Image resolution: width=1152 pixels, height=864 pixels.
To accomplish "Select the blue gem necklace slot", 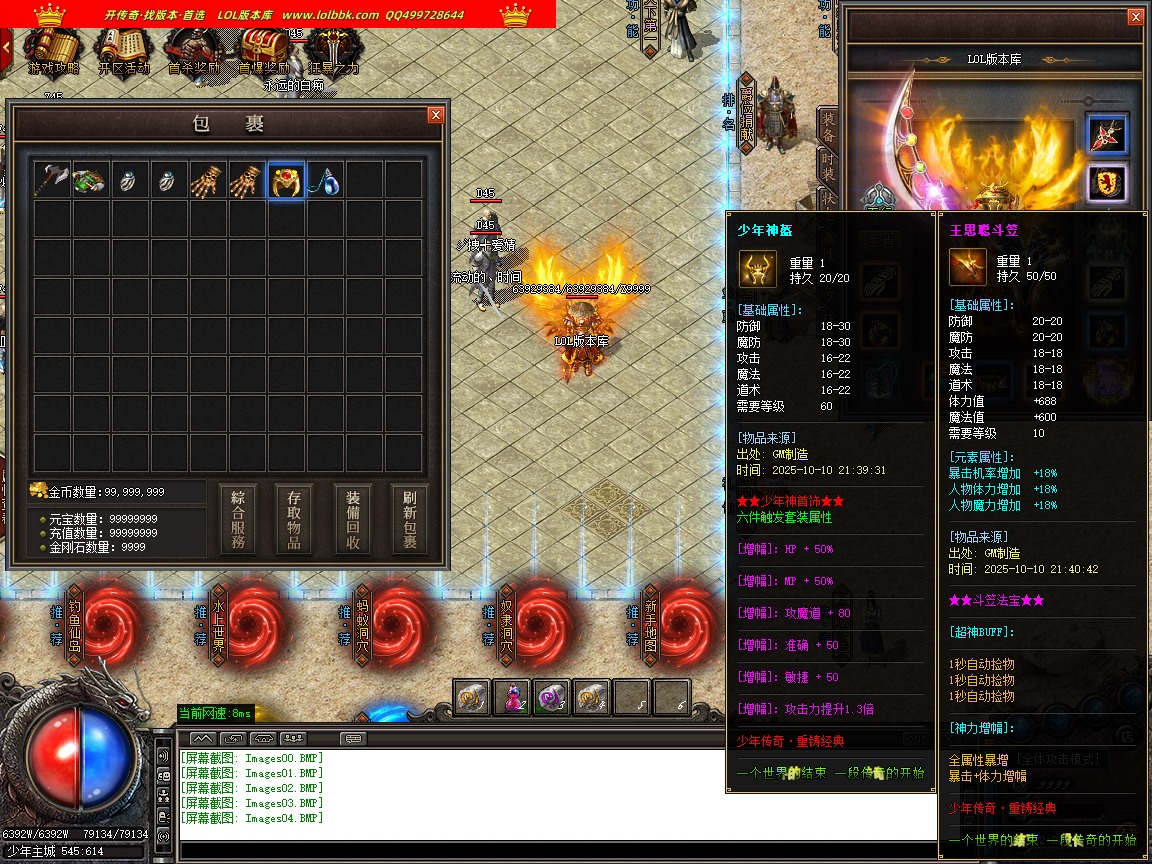I will coord(325,180).
